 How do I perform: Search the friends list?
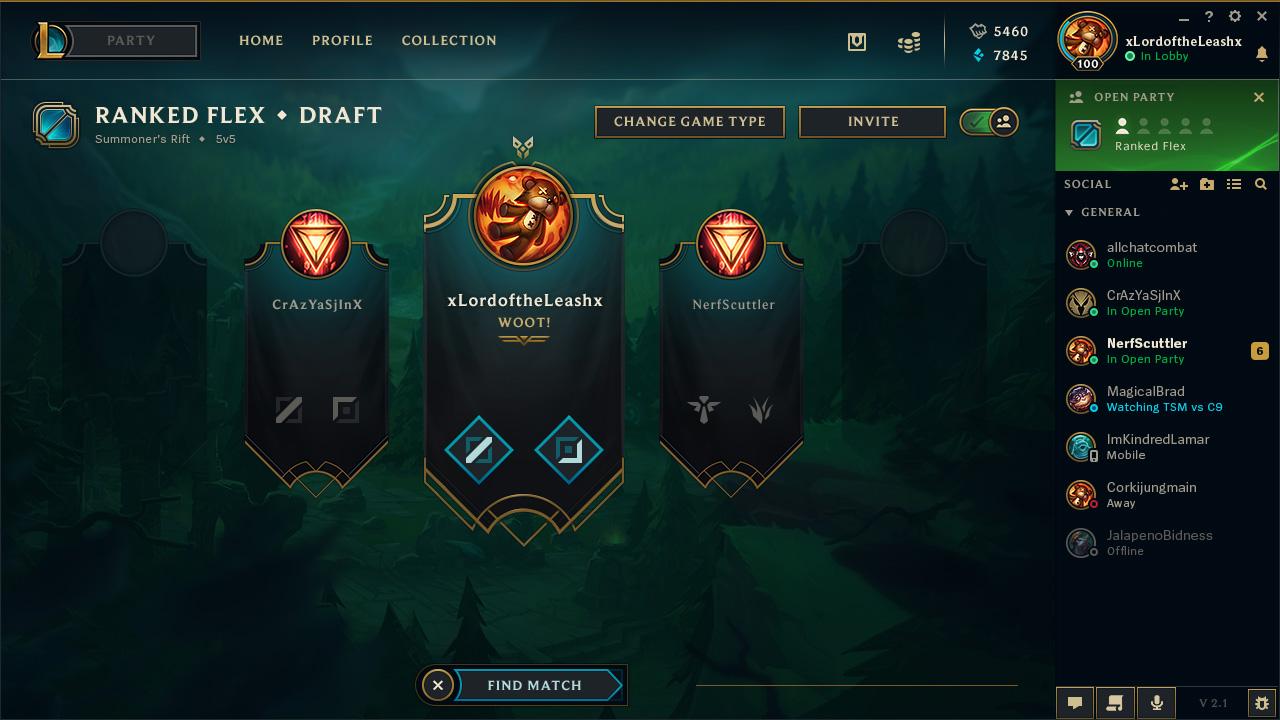(1261, 184)
